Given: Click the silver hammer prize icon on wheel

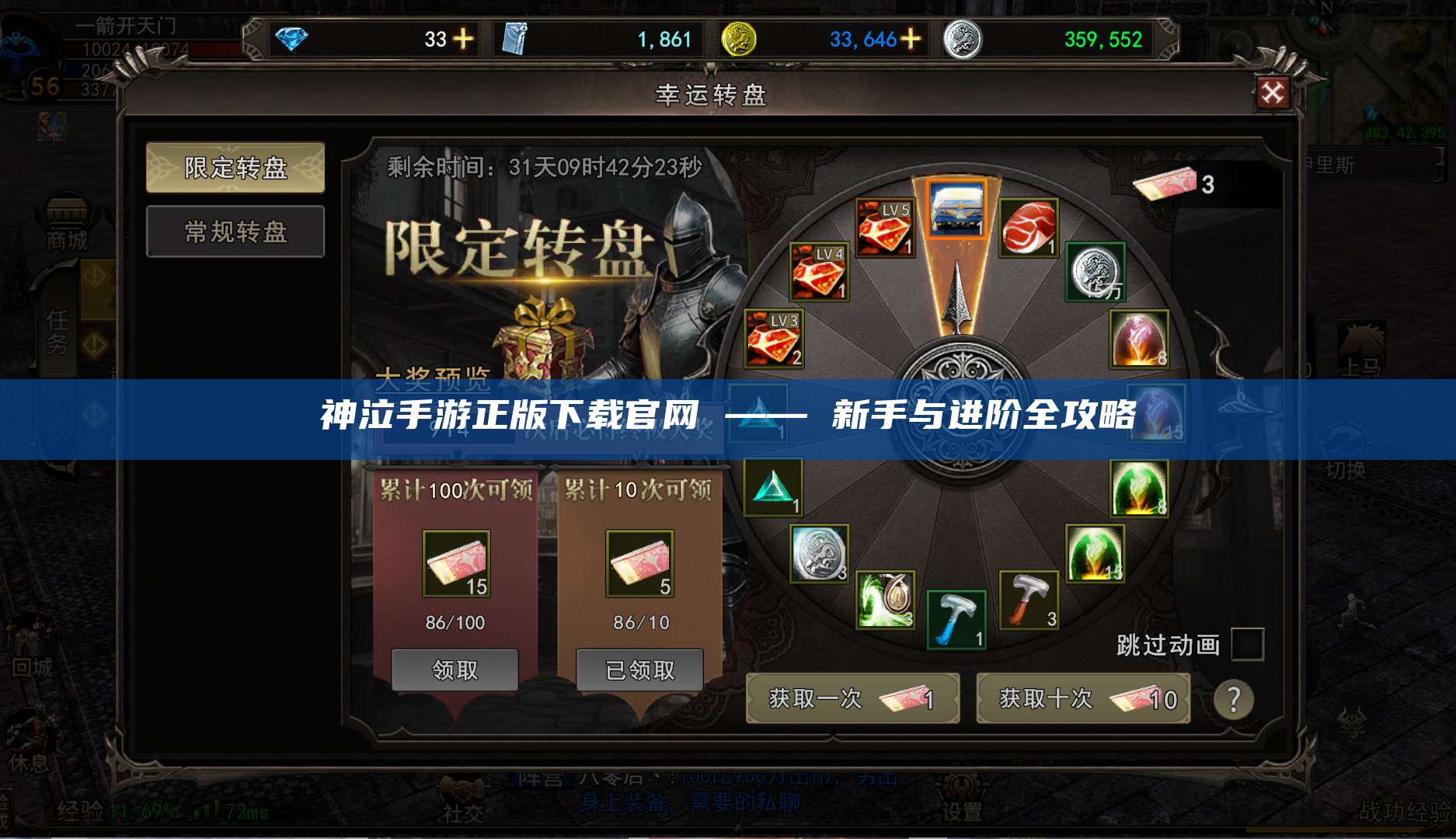Looking at the screenshot, I should click(x=1028, y=598).
